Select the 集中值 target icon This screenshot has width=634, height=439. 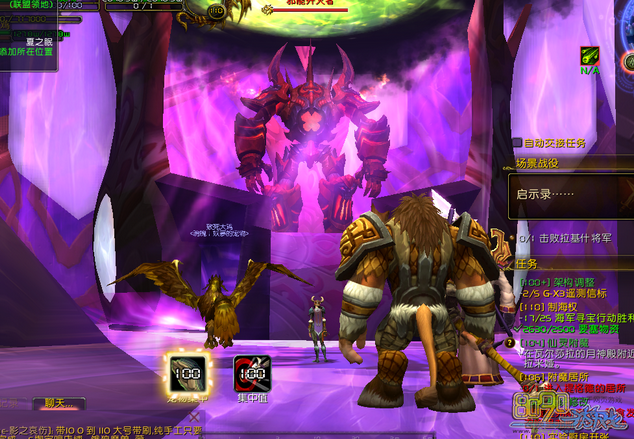[251, 373]
